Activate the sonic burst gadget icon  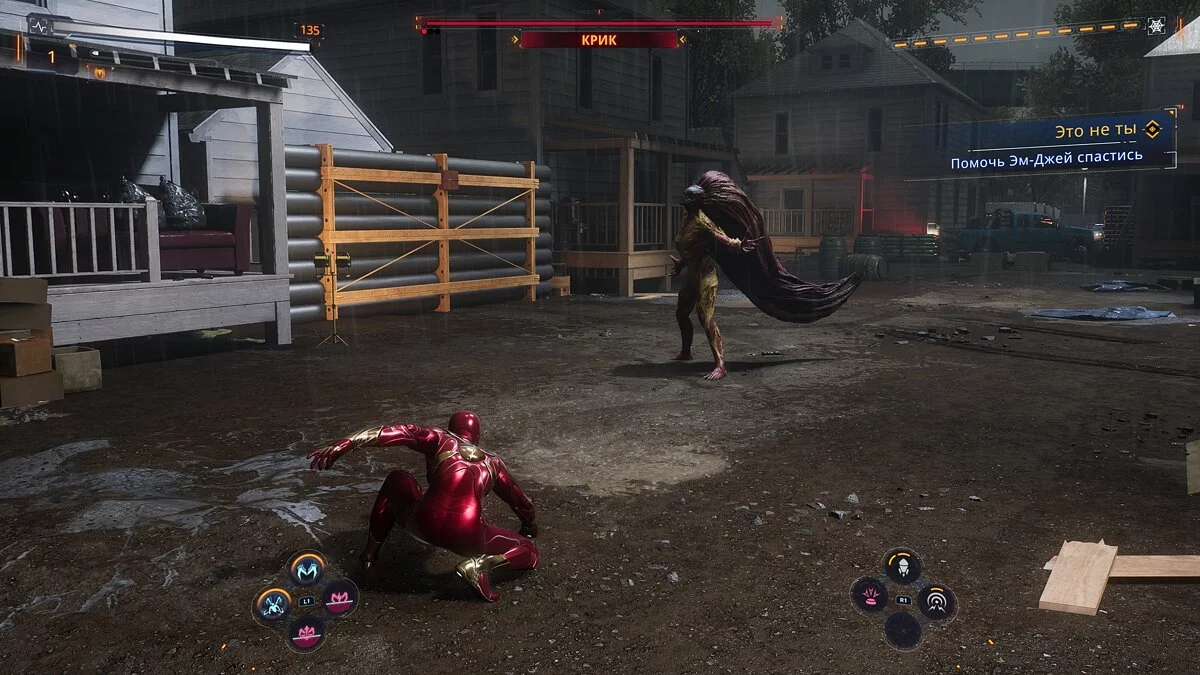tap(937, 601)
